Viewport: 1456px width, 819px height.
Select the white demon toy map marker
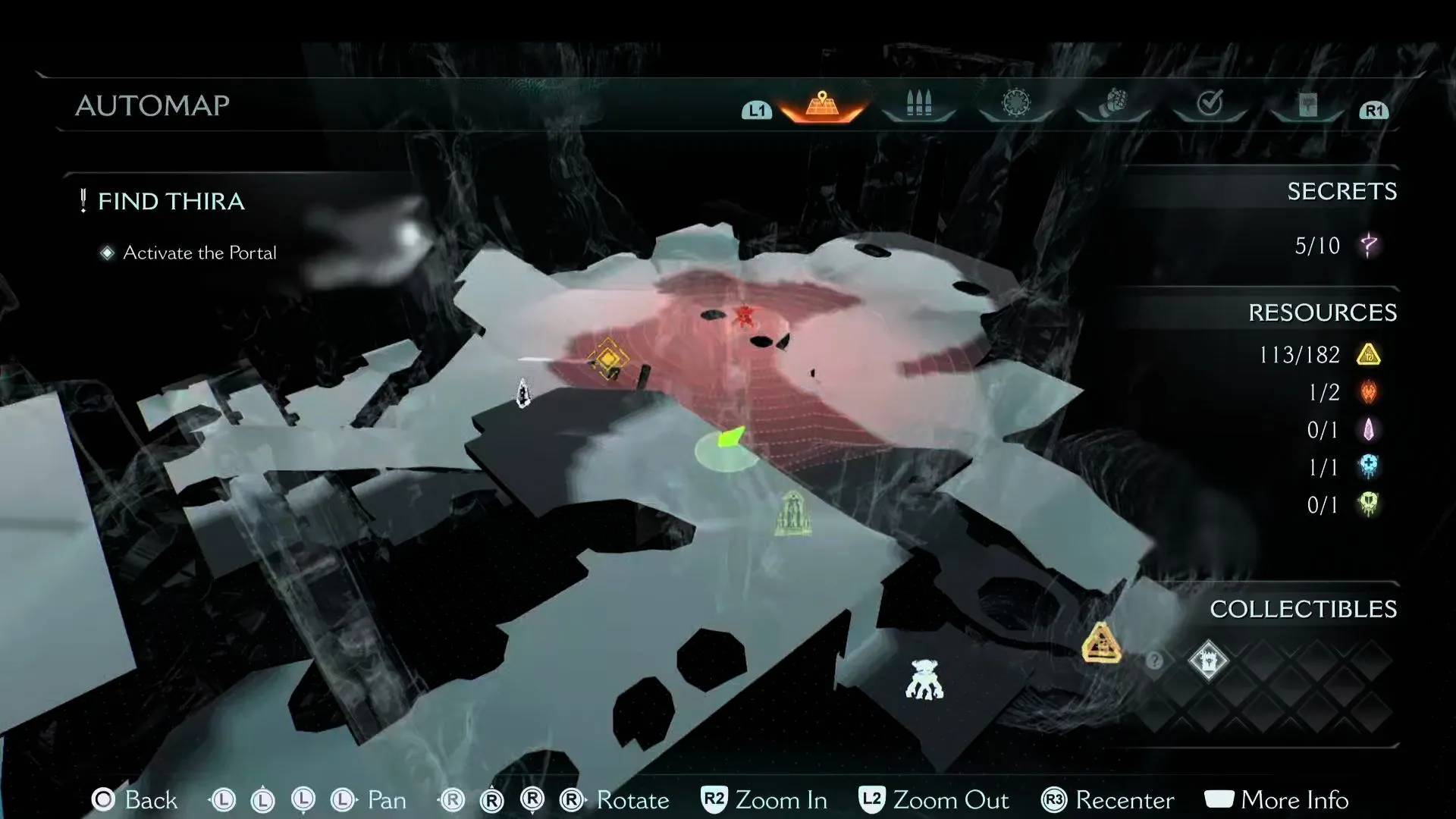point(924,679)
